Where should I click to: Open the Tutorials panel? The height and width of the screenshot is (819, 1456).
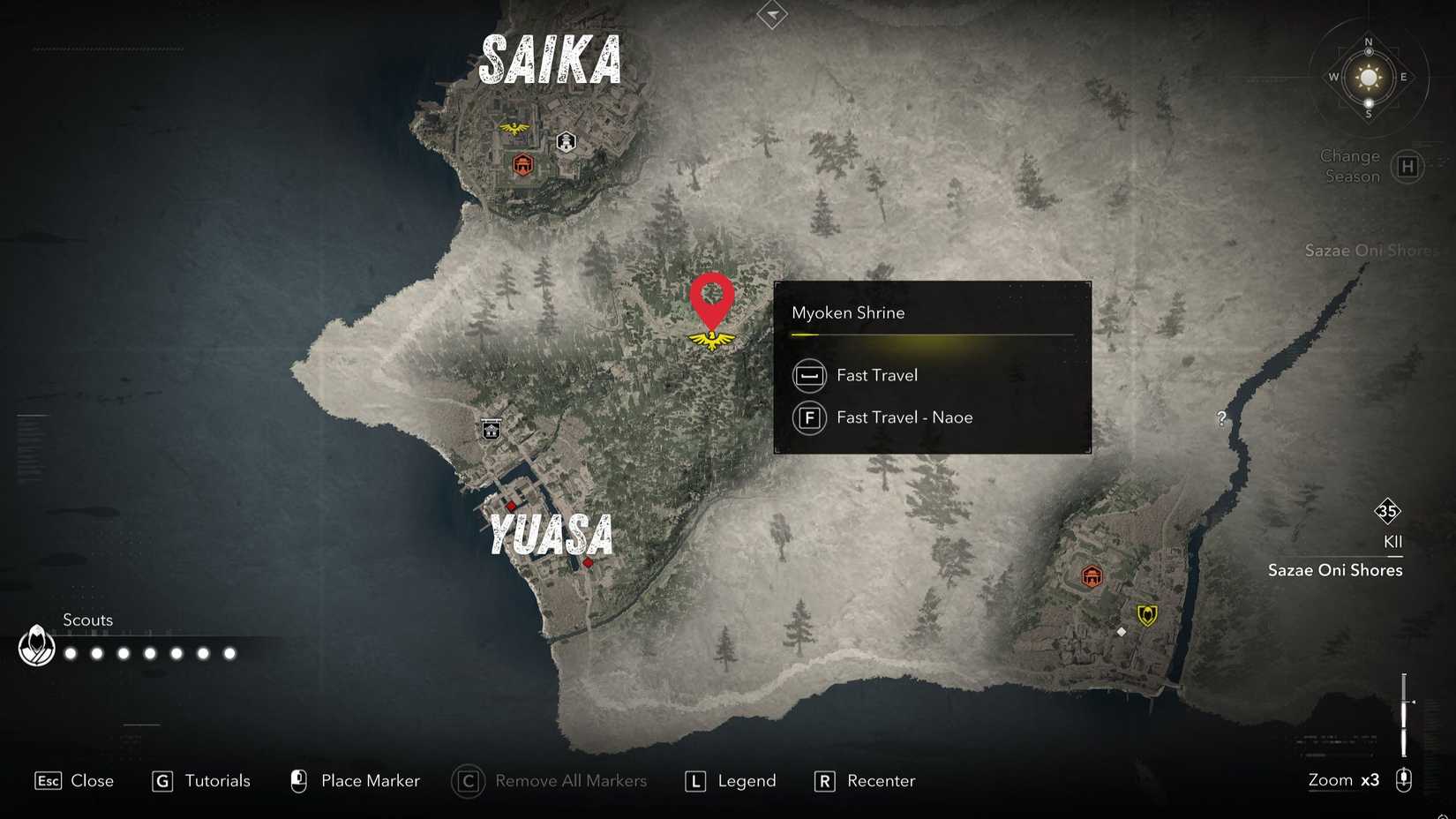216,781
